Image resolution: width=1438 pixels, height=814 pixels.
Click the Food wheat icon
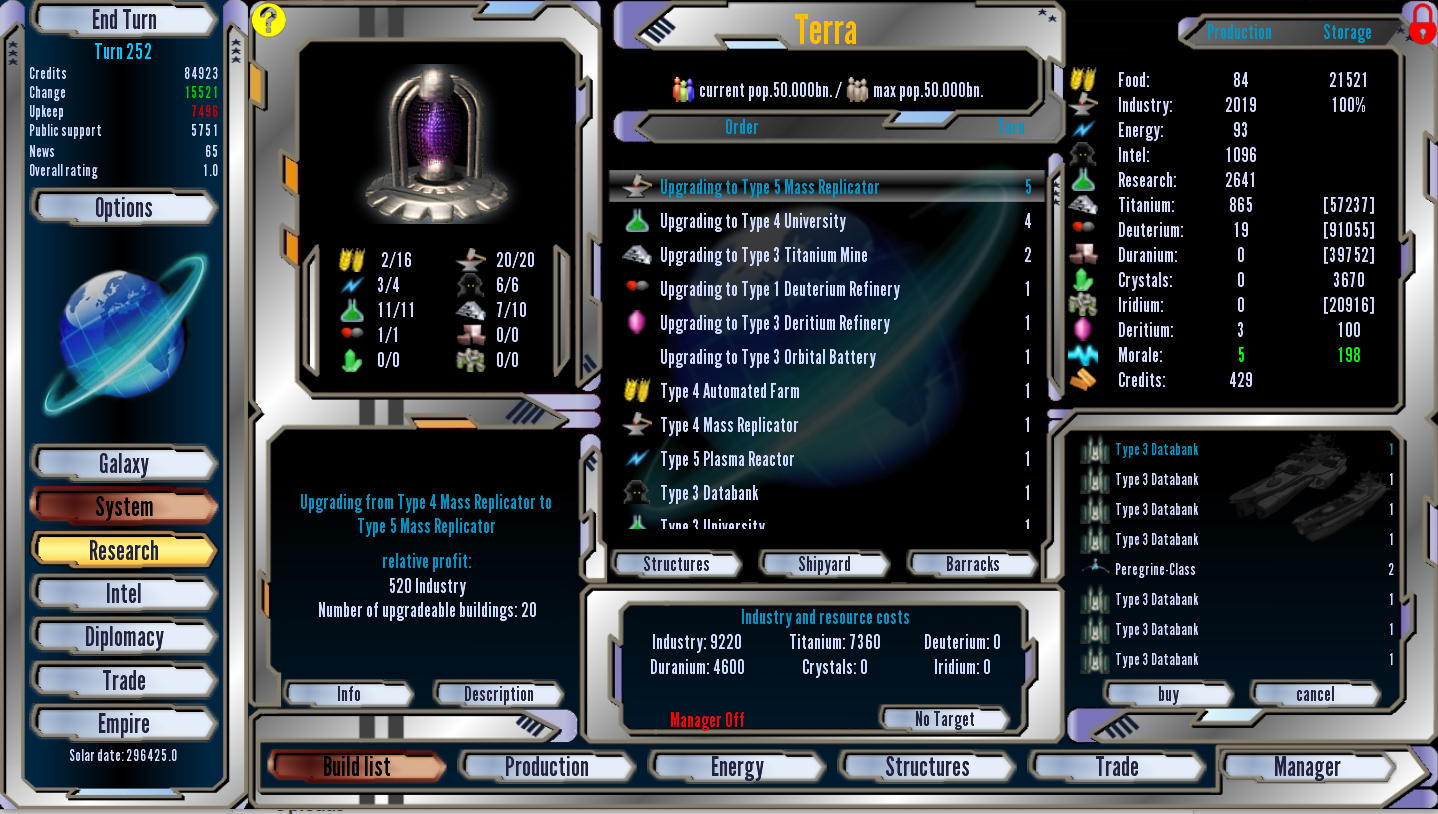pos(1083,80)
